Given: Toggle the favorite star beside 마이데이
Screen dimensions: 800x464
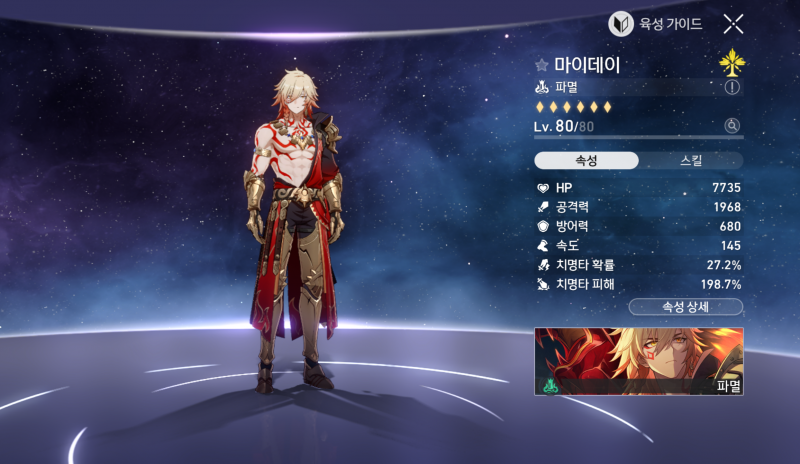Looking at the screenshot, I should [542, 66].
